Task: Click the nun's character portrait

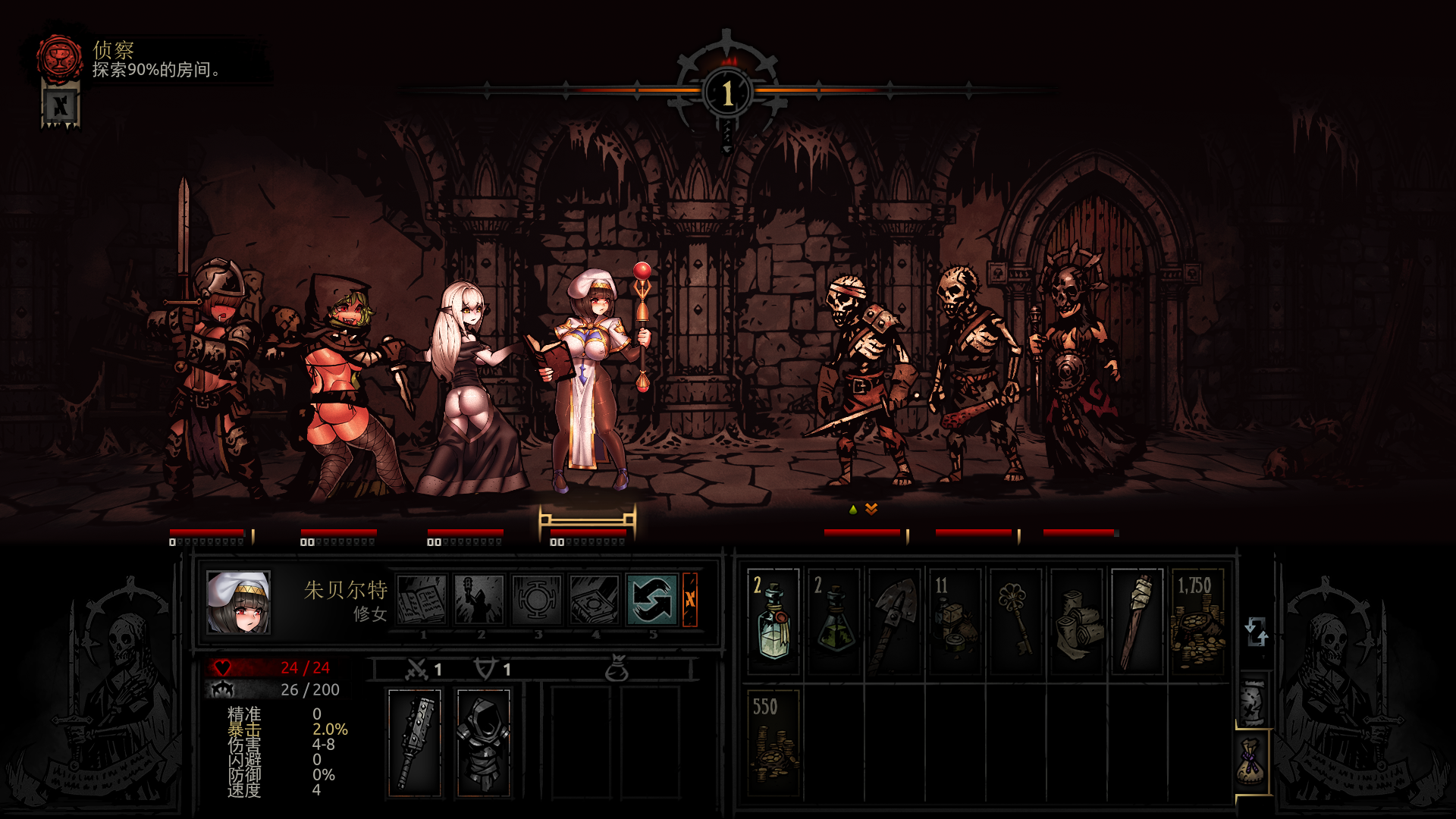Action: pos(238,603)
